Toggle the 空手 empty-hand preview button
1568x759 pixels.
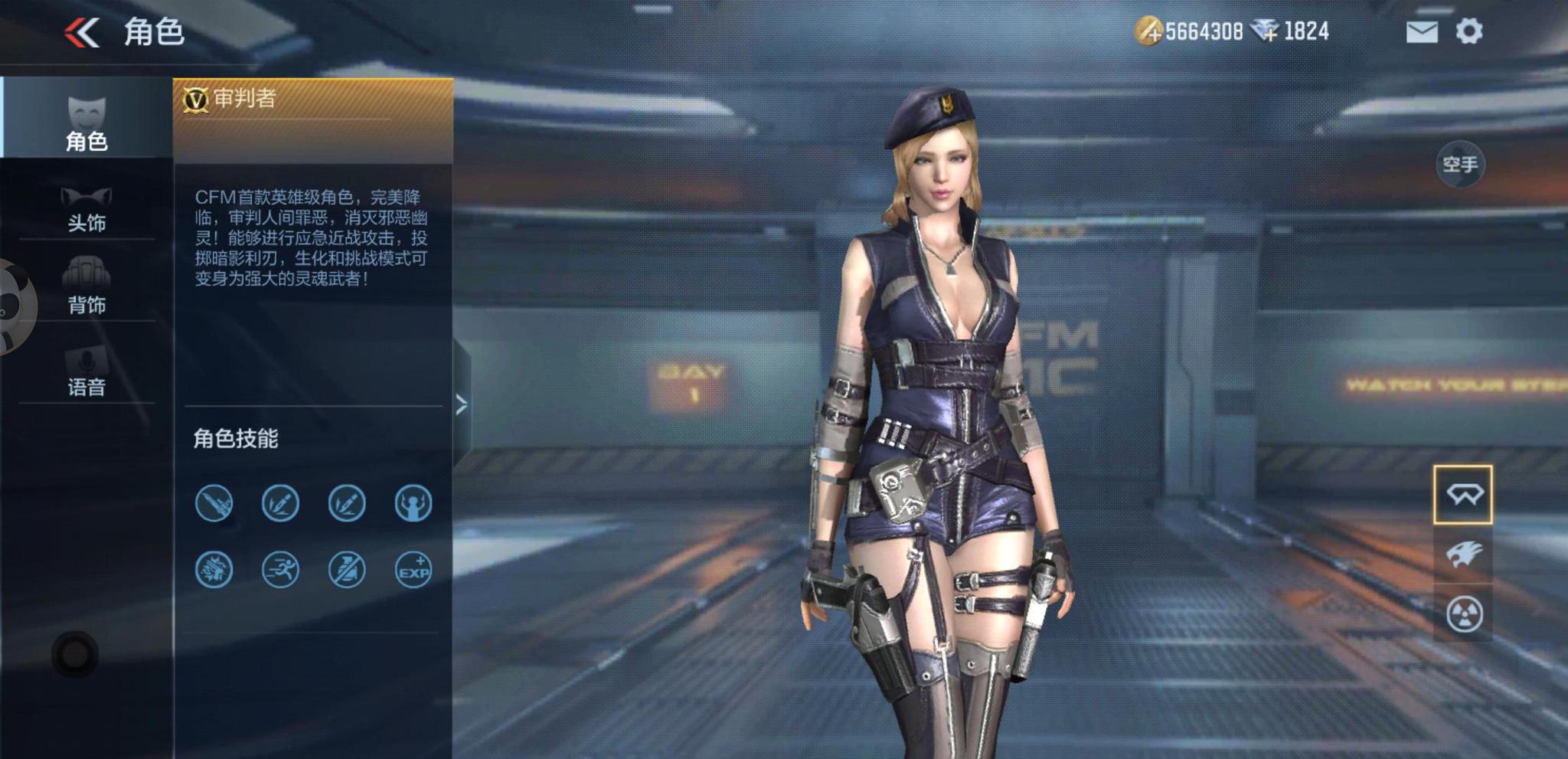point(1459,165)
